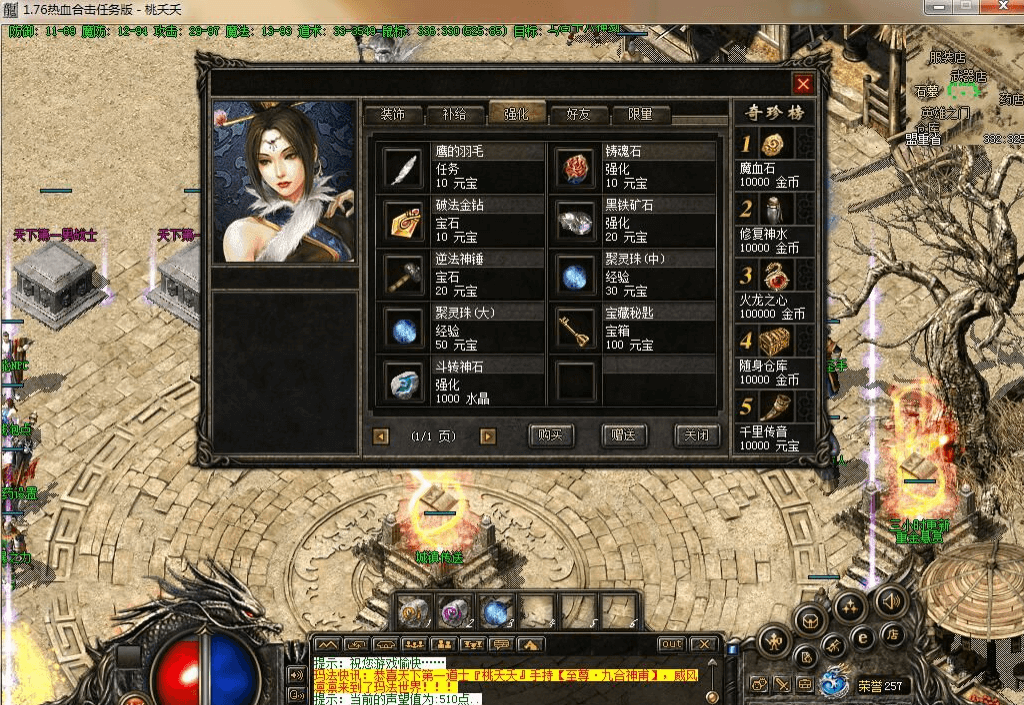Select the 宝藏秘匙 golden key item
This screenshot has width=1024, height=705.
(574, 328)
